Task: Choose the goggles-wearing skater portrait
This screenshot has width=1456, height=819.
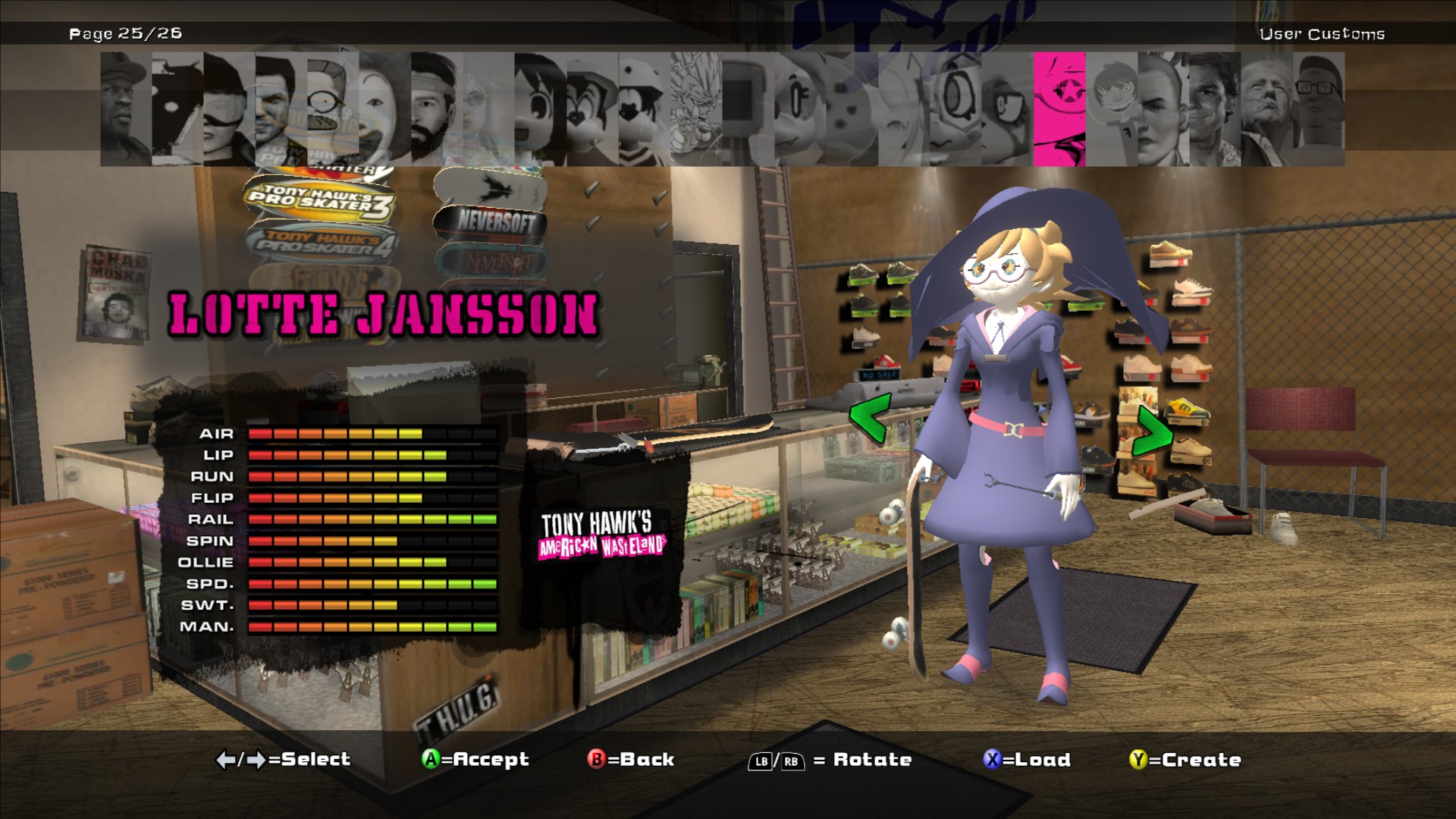Action: tap(228, 109)
